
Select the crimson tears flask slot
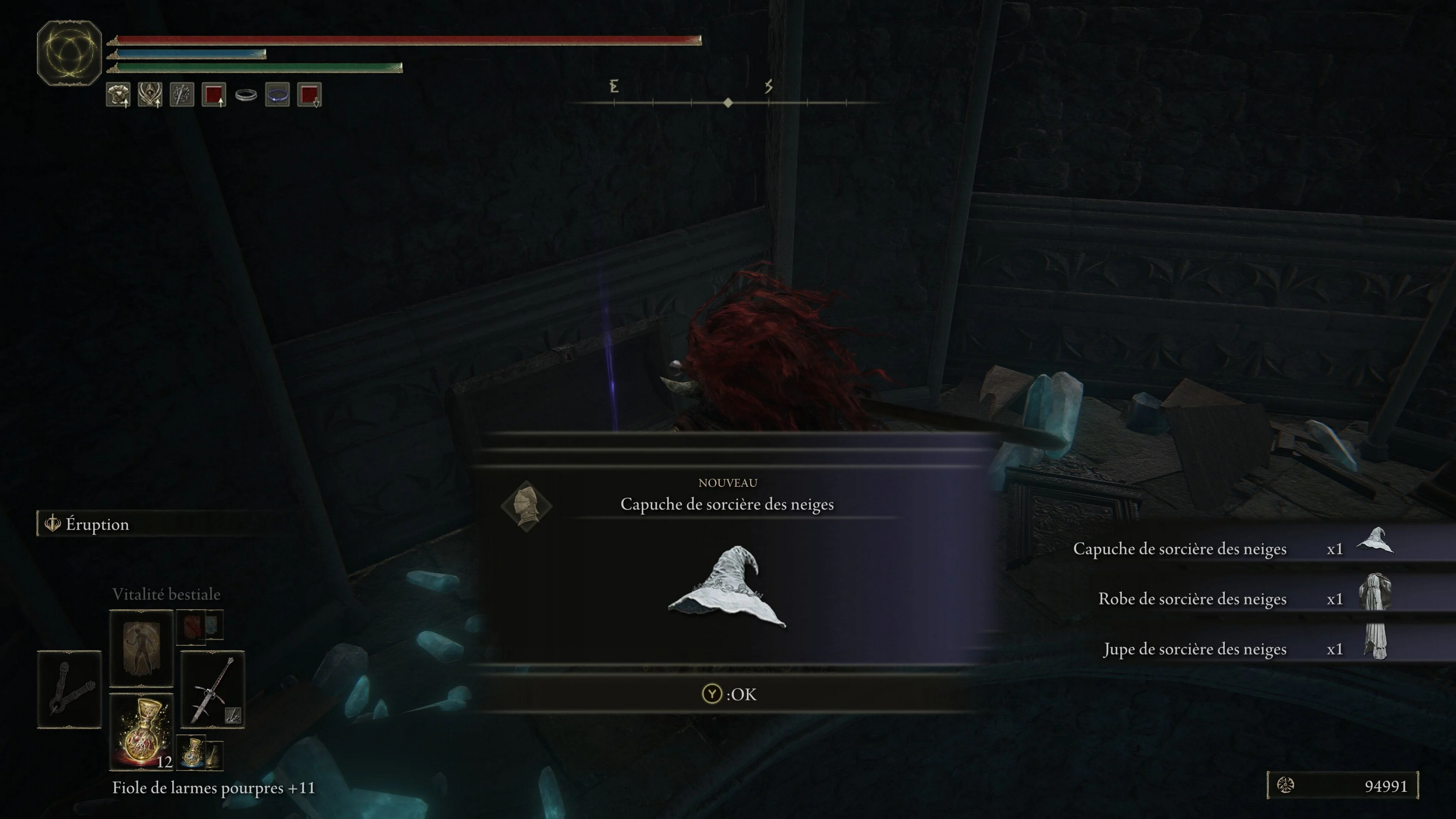pos(141,732)
